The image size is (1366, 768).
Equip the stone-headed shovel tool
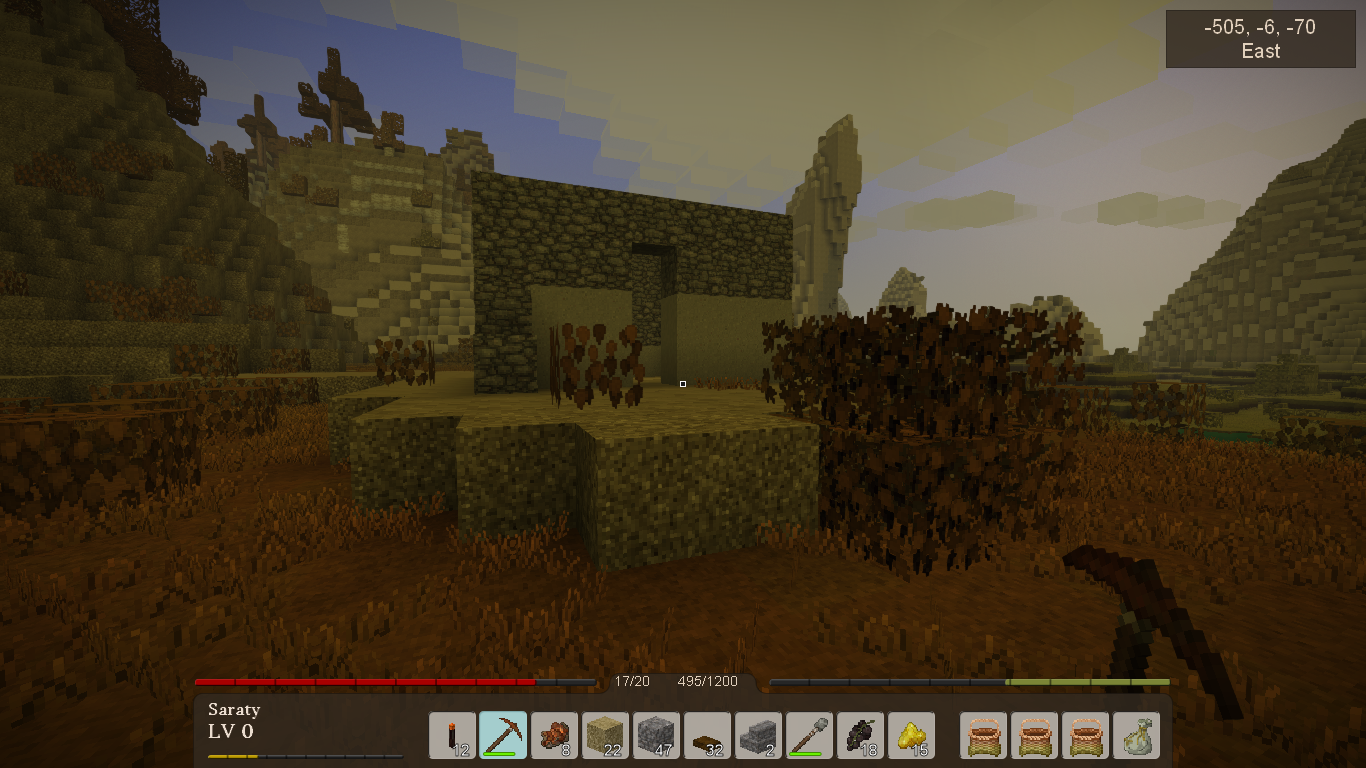tap(810, 736)
